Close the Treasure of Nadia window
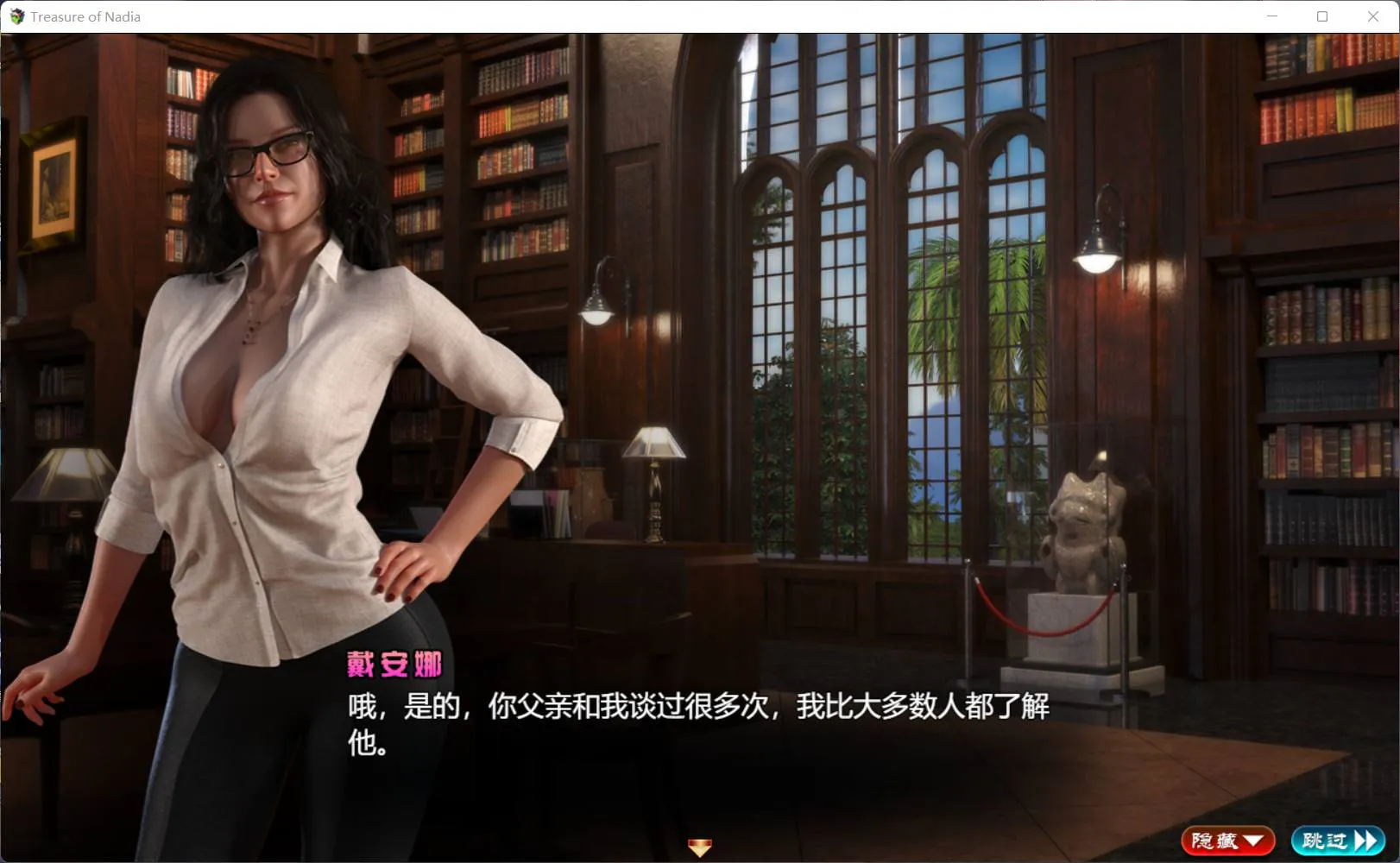 1372,16
